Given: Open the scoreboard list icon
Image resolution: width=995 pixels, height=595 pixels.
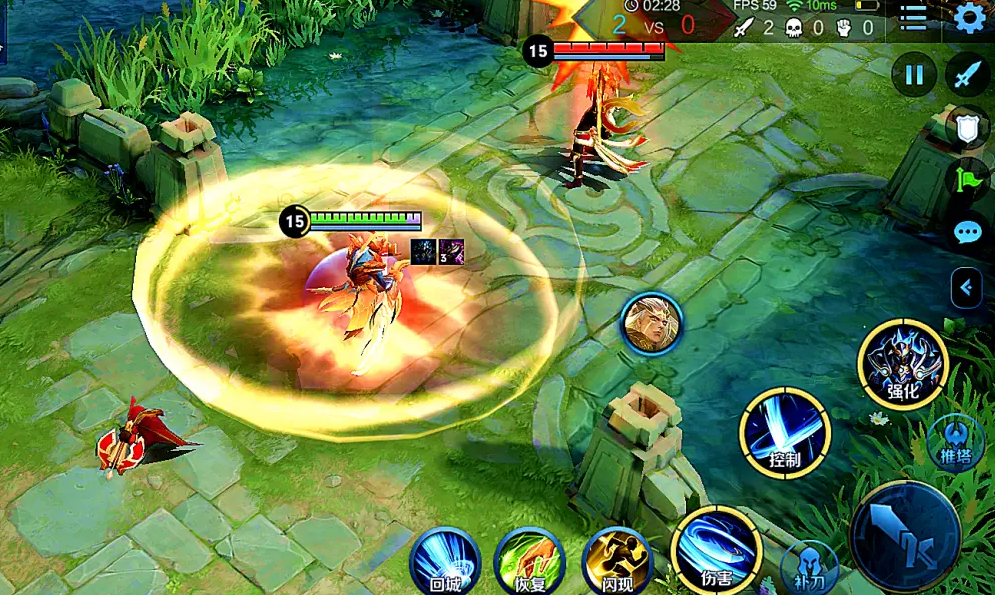Looking at the screenshot, I should coord(913,17).
